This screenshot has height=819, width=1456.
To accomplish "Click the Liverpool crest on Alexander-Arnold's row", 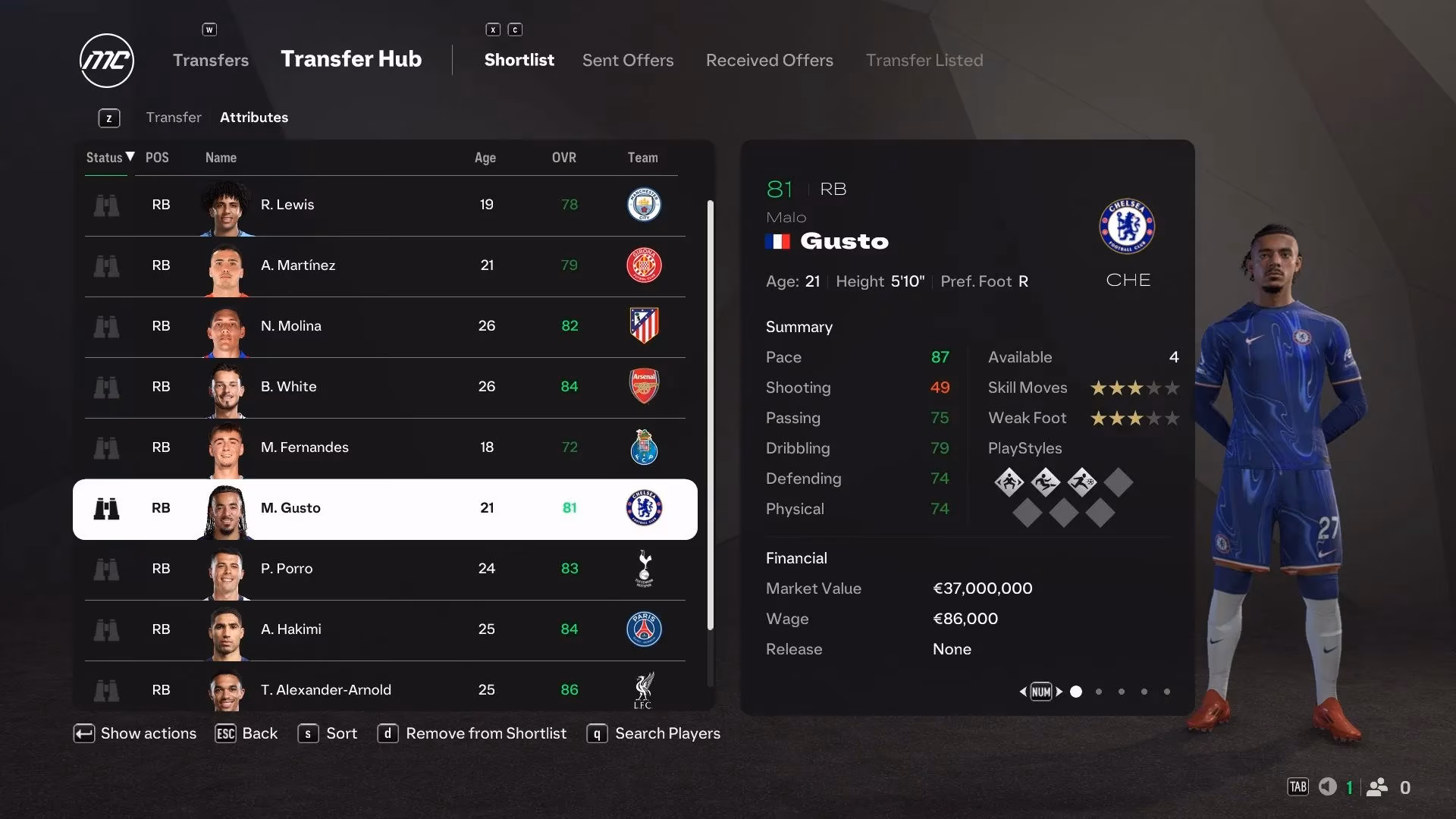I will pos(644,690).
